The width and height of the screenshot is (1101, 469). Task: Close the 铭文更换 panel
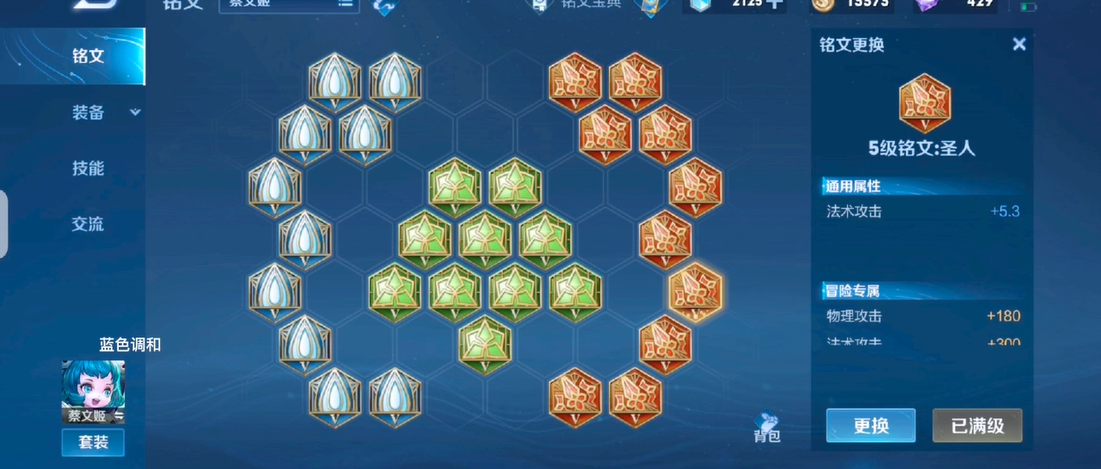(1019, 44)
